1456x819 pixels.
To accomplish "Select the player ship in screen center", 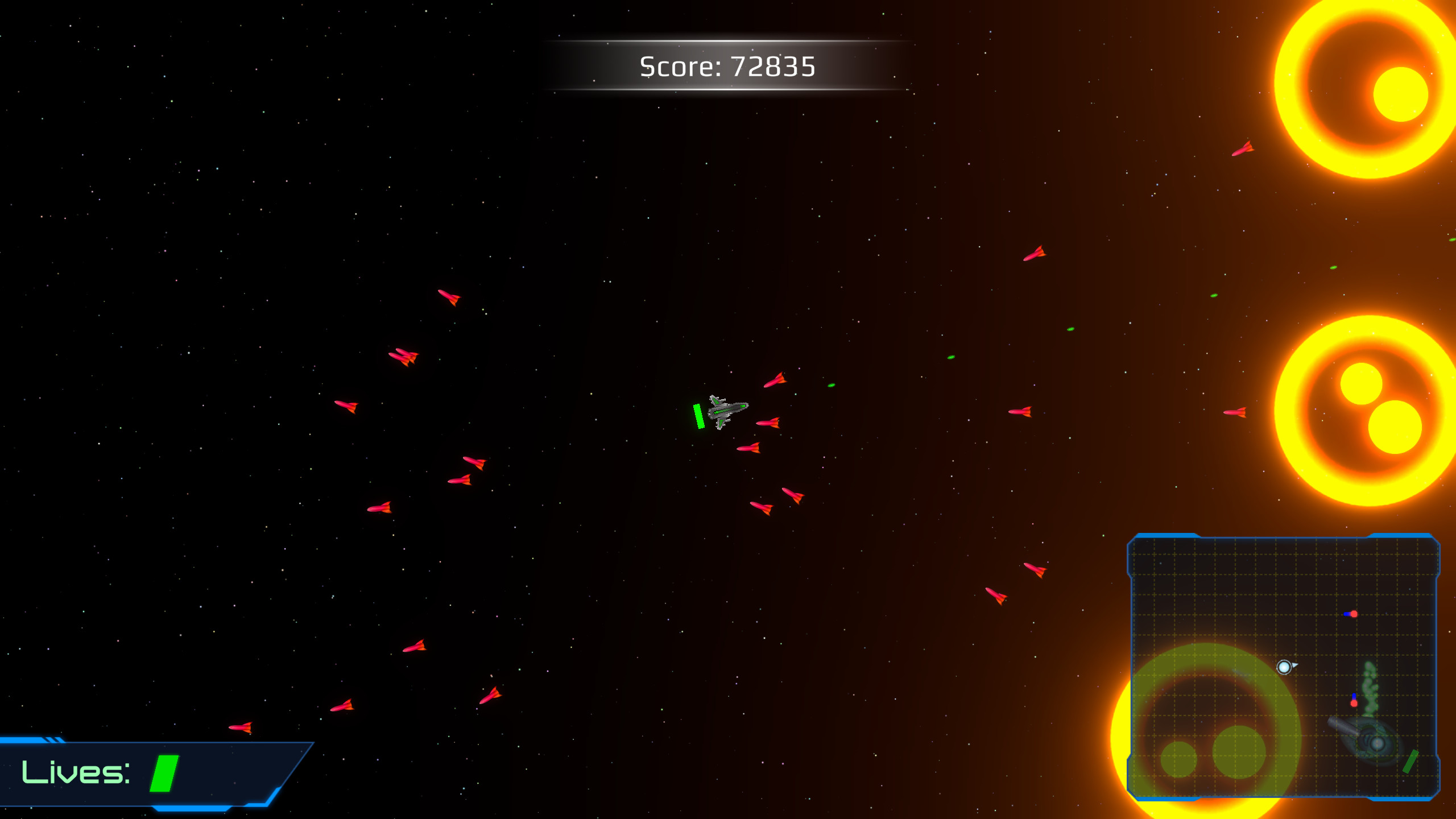I will pyautogui.click(x=727, y=410).
